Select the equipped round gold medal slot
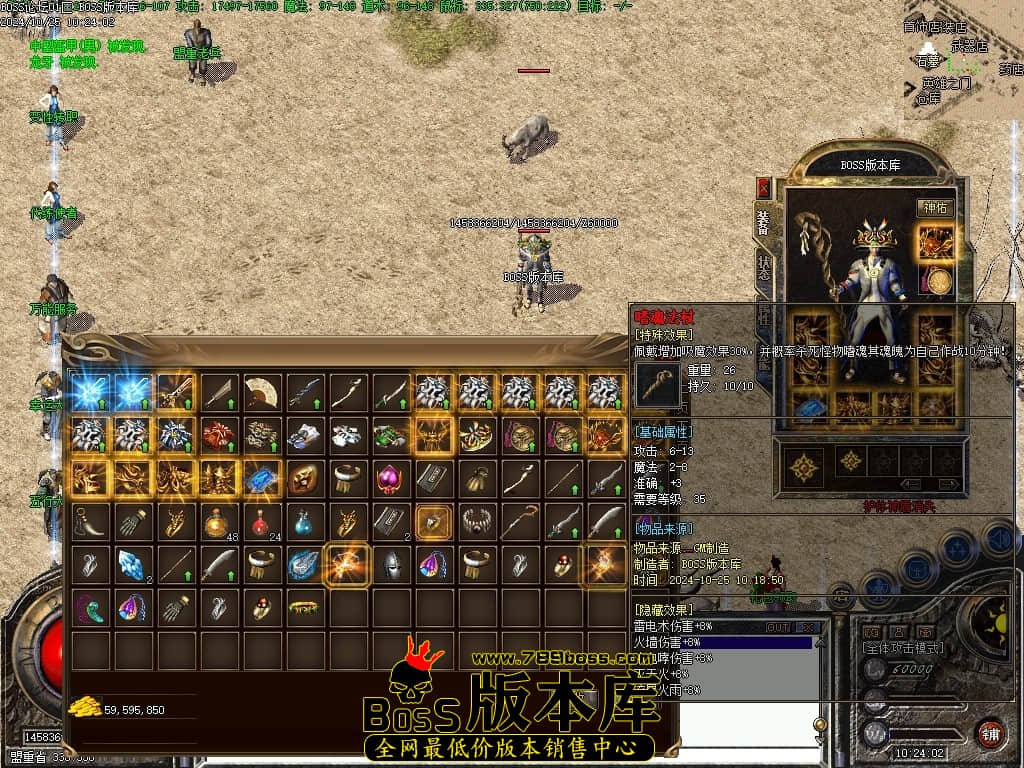 [x=937, y=282]
